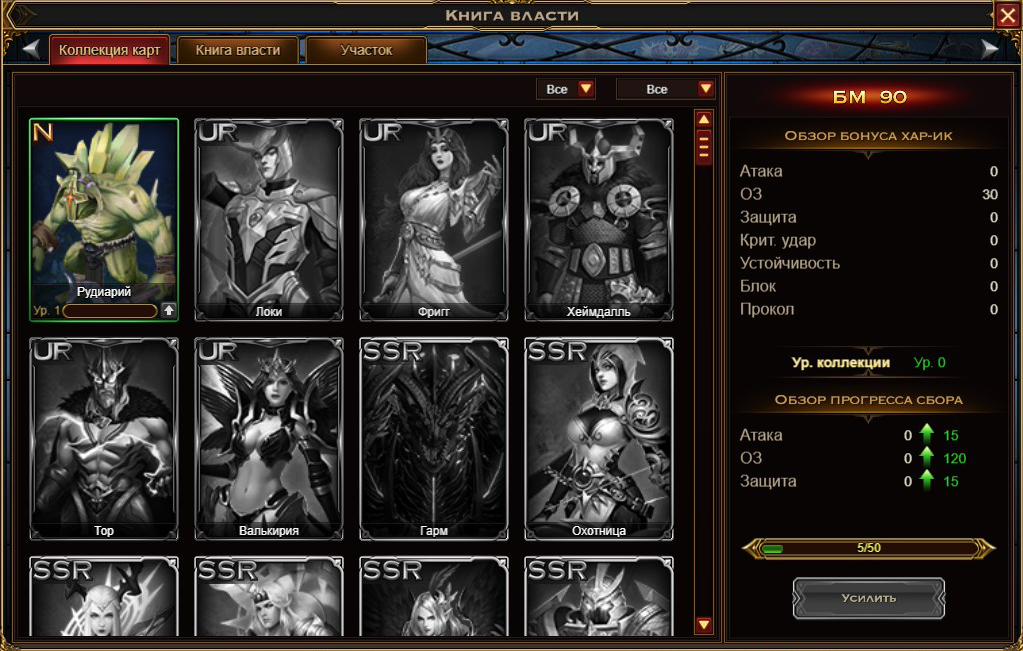Click the card list scroll-up arrow
The height and width of the screenshot is (651, 1023).
click(x=704, y=119)
